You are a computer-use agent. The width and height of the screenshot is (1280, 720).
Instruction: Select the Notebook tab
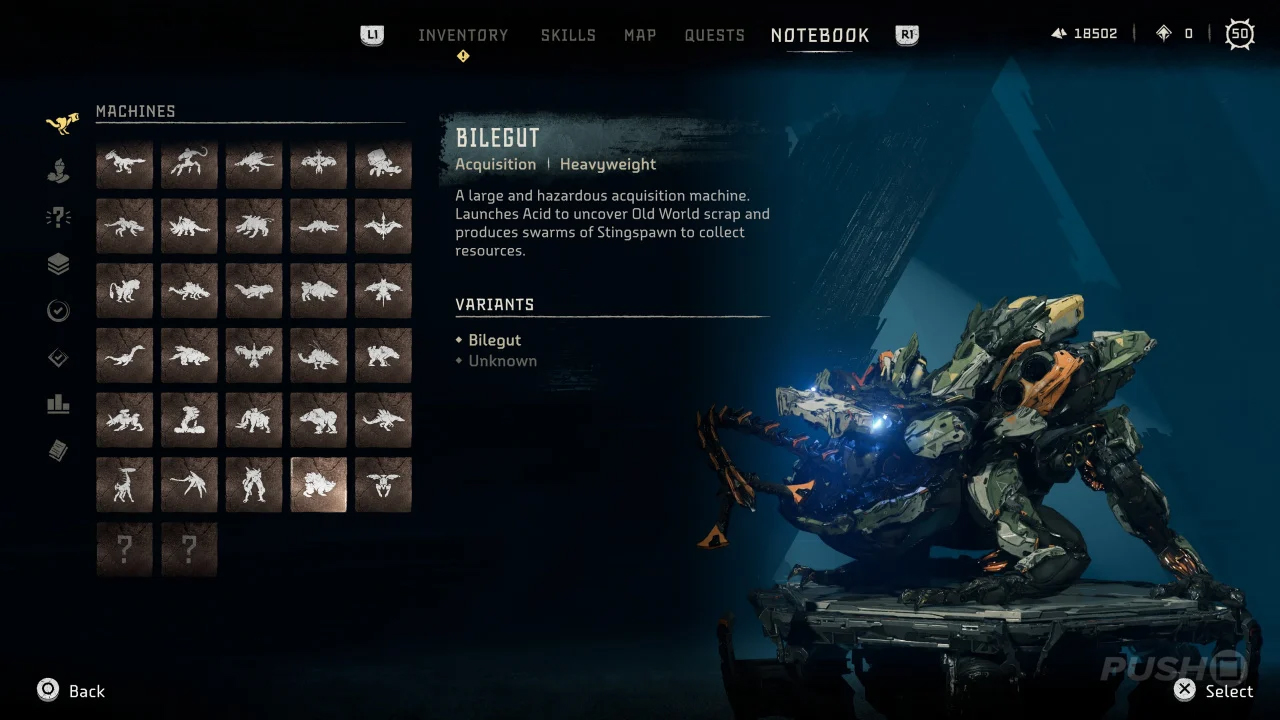pyautogui.click(x=820, y=35)
